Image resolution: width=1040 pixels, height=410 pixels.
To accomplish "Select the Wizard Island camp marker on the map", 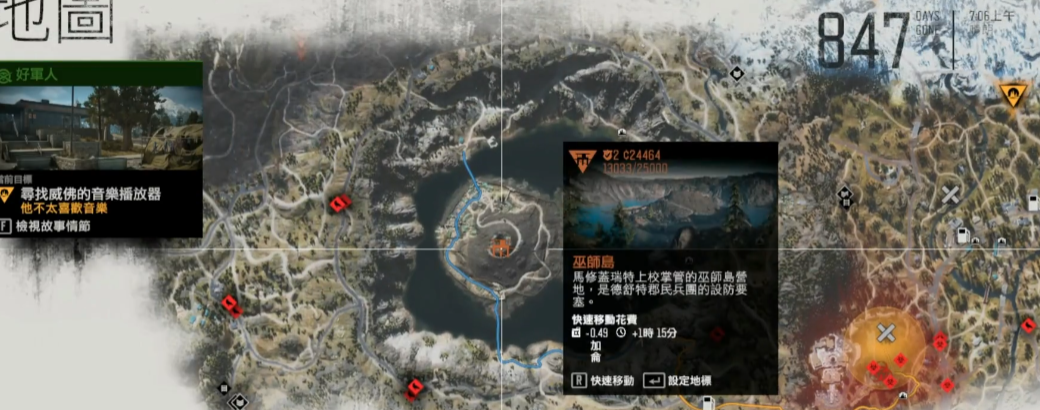I will (499, 243).
